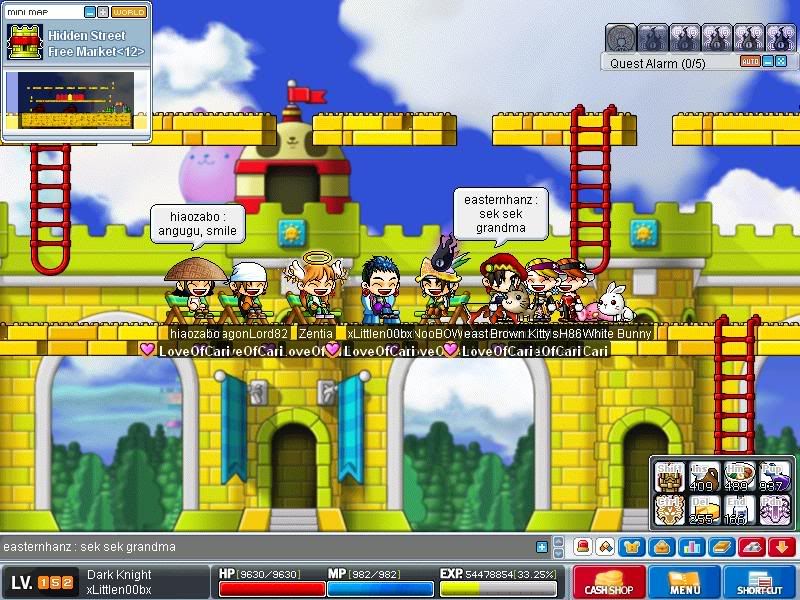Click the minimap's plus expand button

[102, 12]
